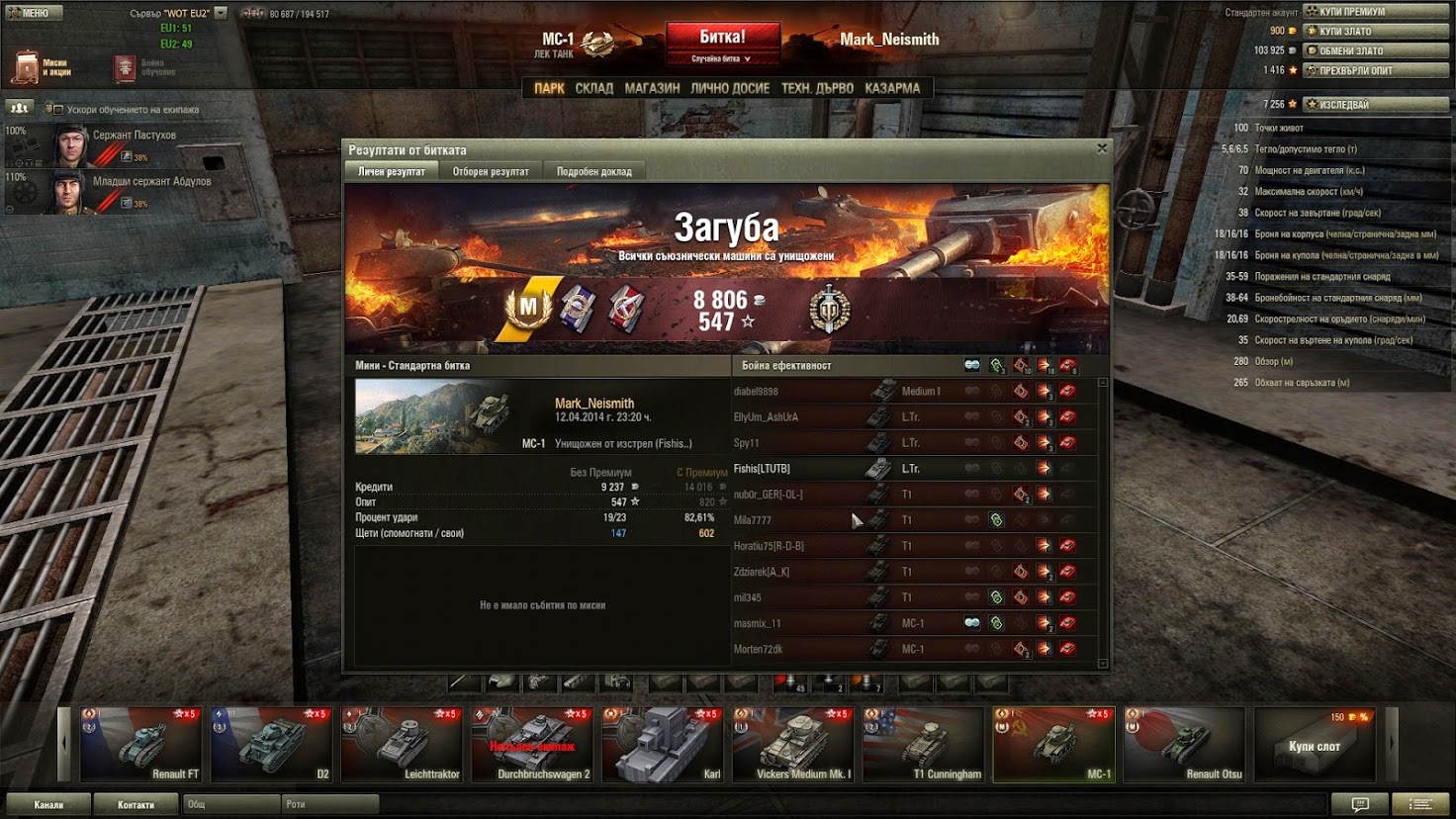This screenshot has height=819, width=1456.
Task: Click the КУПИ ПРЕМИУМ button
Action: click(x=1374, y=12)
